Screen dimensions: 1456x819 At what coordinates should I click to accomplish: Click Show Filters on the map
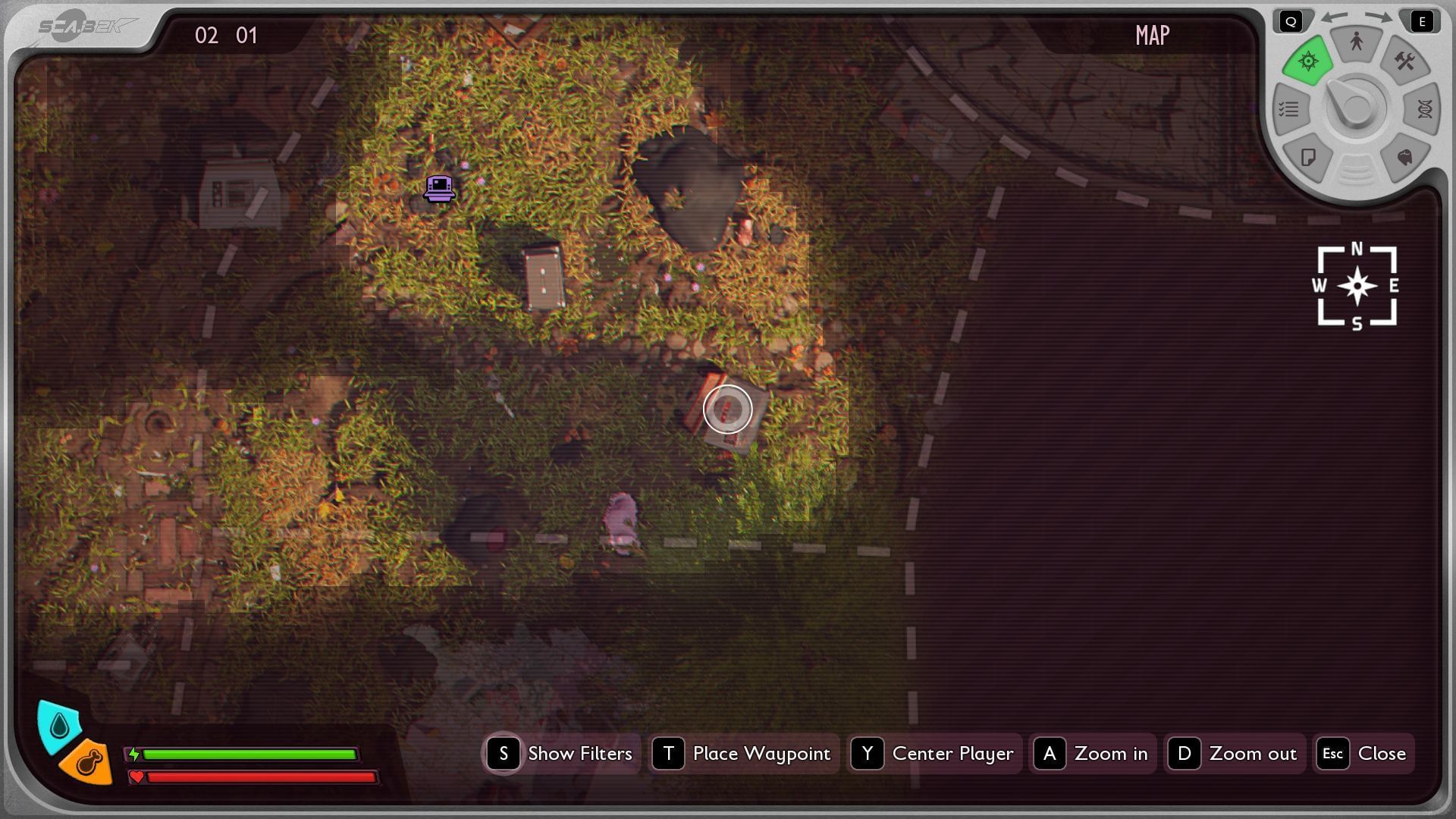pyautogui.click(x=562, y=753)
